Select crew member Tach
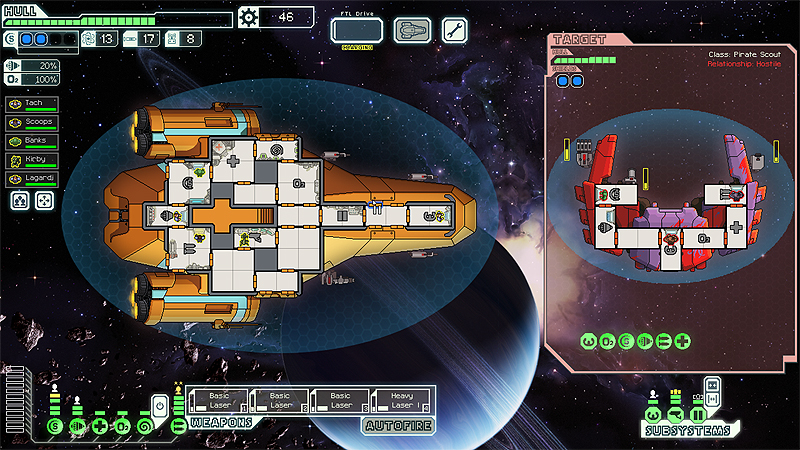This screenshot has height=450, width=800. click(32, 103)
